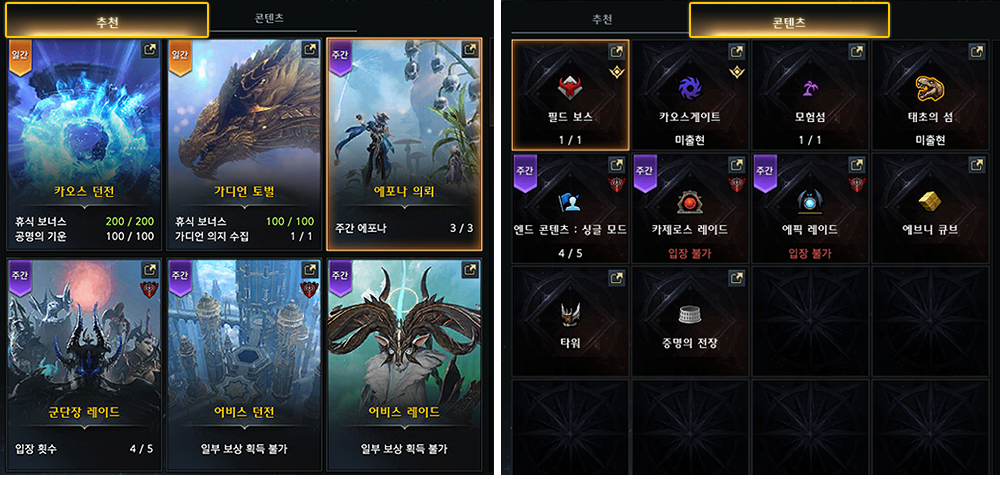Image resolution: width=1000 pixels, height=479 pixels.
Task: Open 엔드 콘텐츠 : 싱글 모드 tile
Action: pos(570,207)
